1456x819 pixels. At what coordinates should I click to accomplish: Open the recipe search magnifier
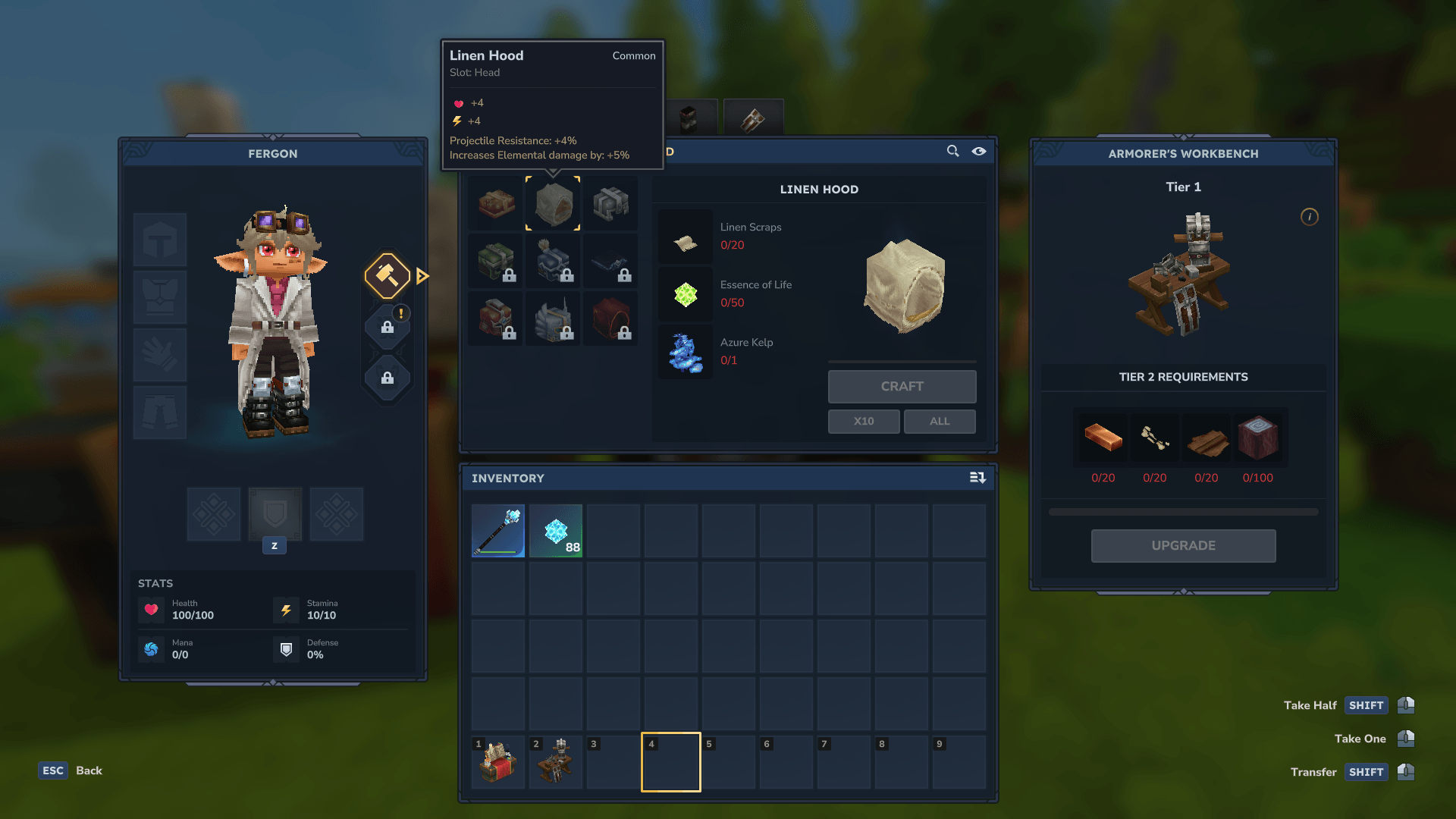pos(953,152)
